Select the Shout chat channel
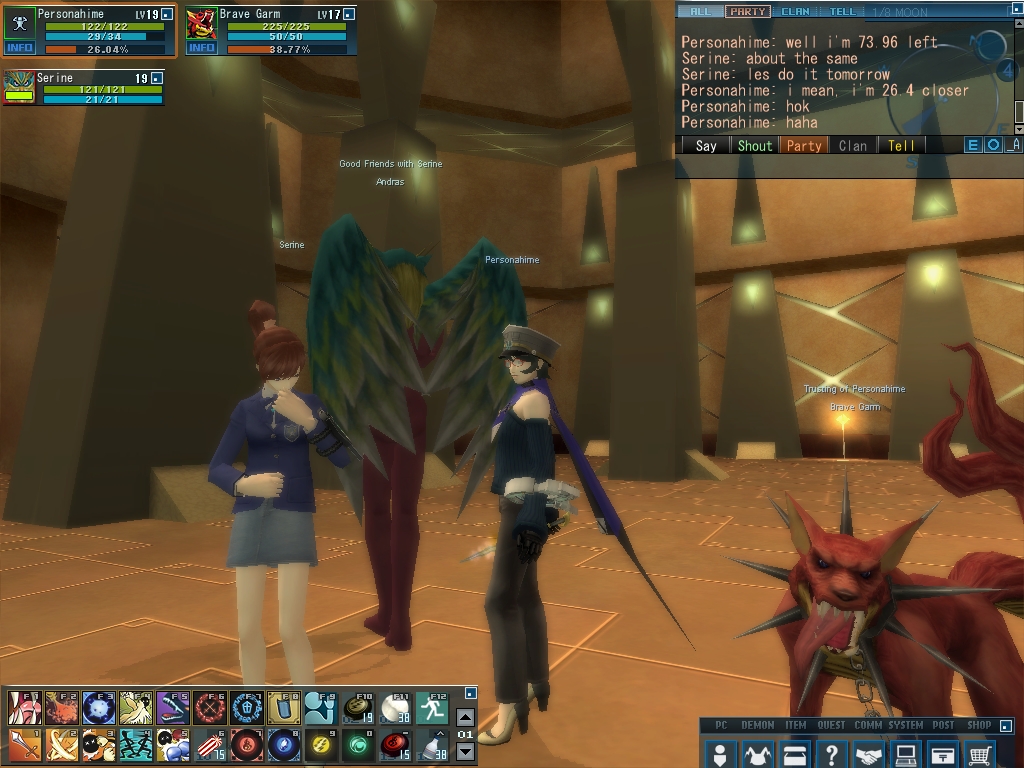Viewport: 1024px width, 768px height. pyautogui.click(x=754, y=145)
